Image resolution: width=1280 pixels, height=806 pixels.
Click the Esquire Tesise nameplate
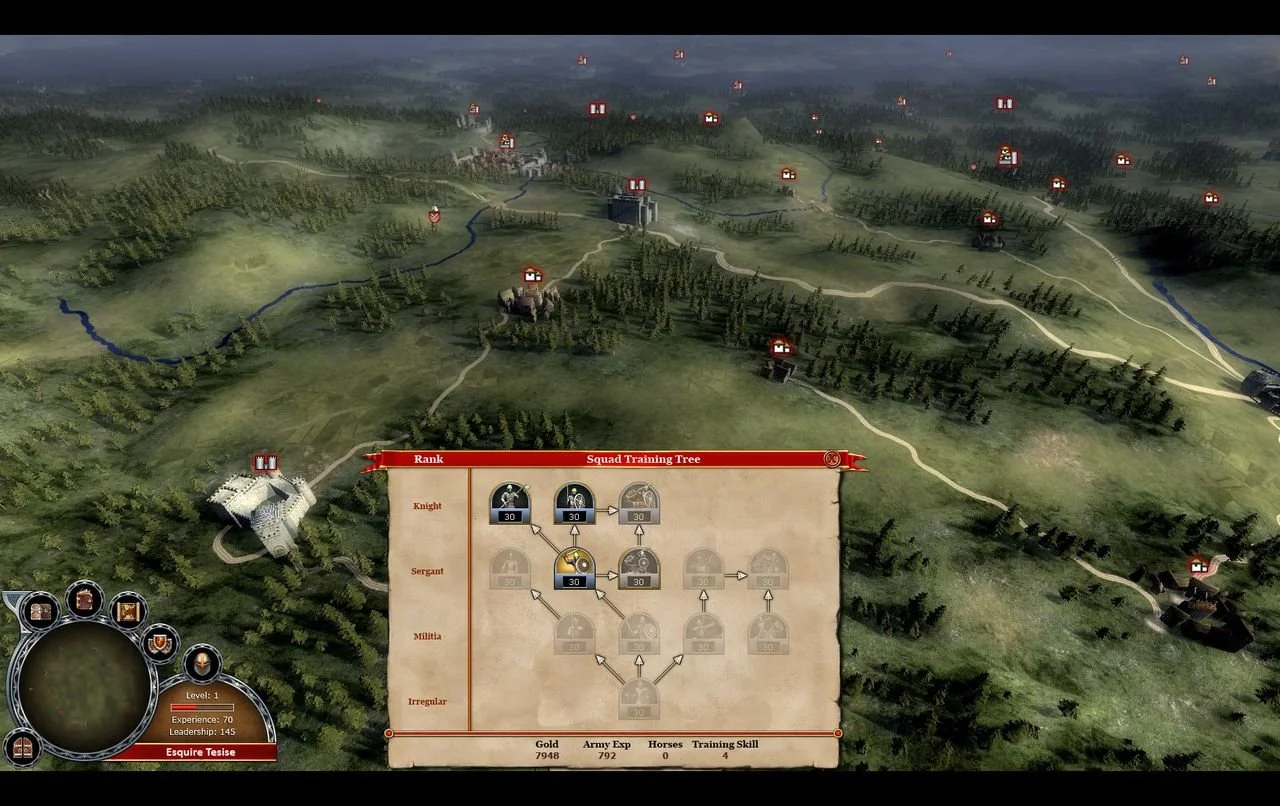[x=200, y=751]
